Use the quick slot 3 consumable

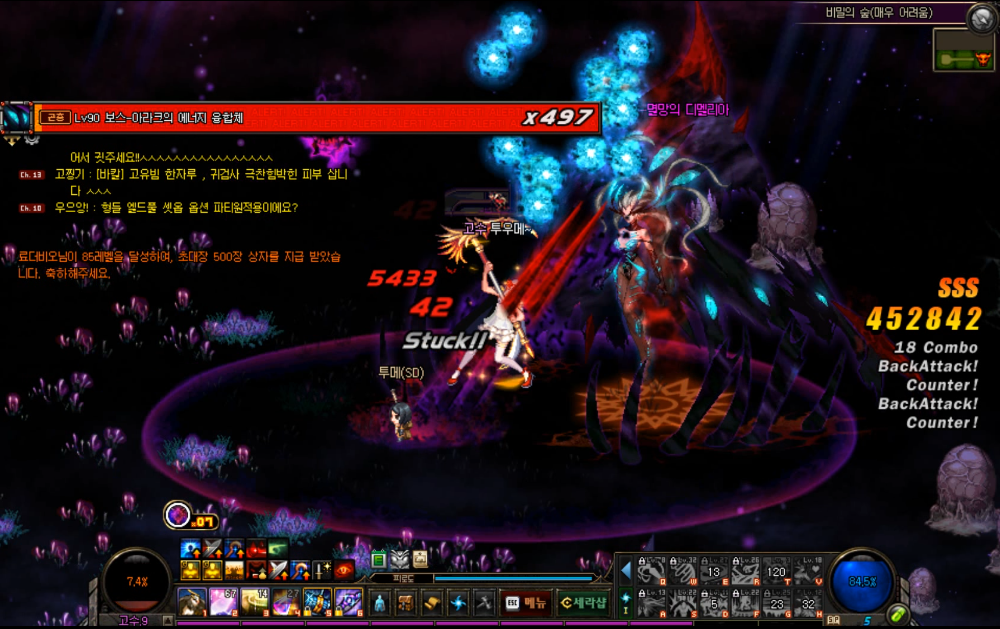[254, 602]
